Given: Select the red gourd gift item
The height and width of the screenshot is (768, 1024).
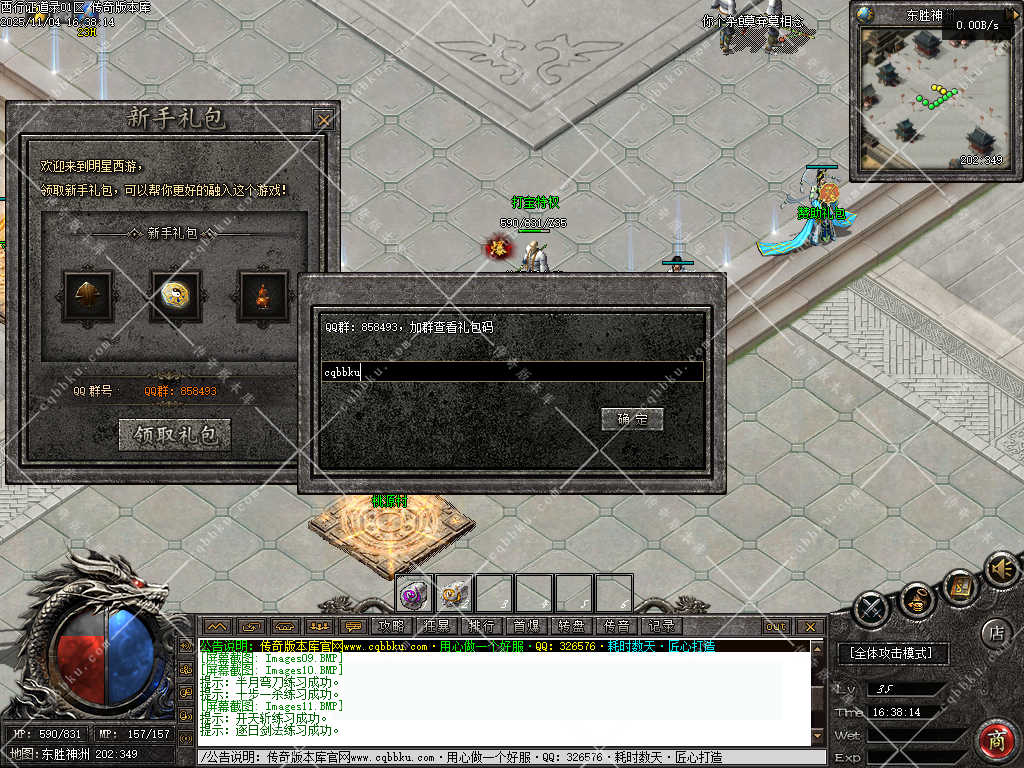Looking at the screenshot, I should (262, 296).
